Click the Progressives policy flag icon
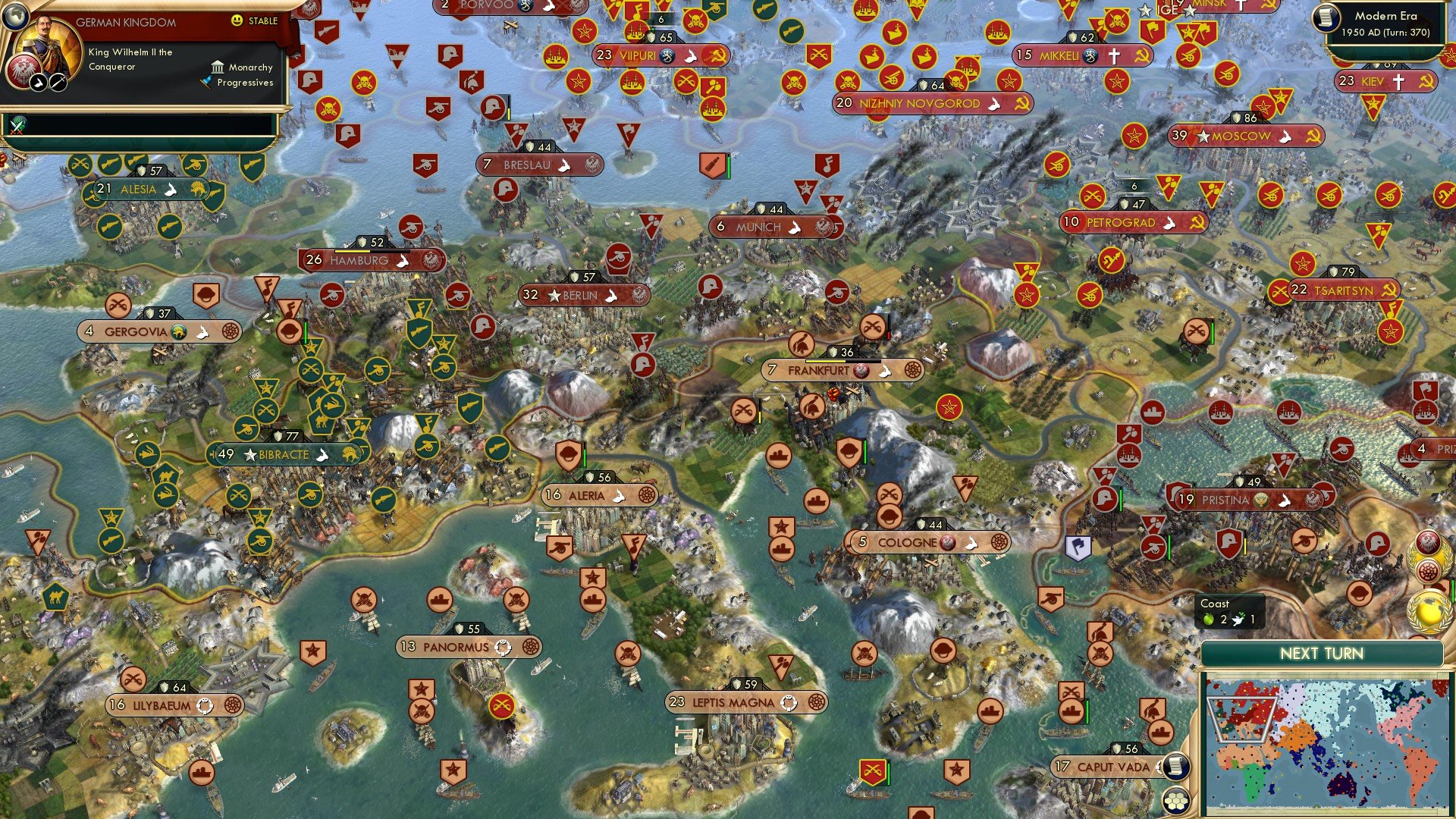The height and width of the screenshot is (819, 1456). pyautogui.click(x=206, y=82)
